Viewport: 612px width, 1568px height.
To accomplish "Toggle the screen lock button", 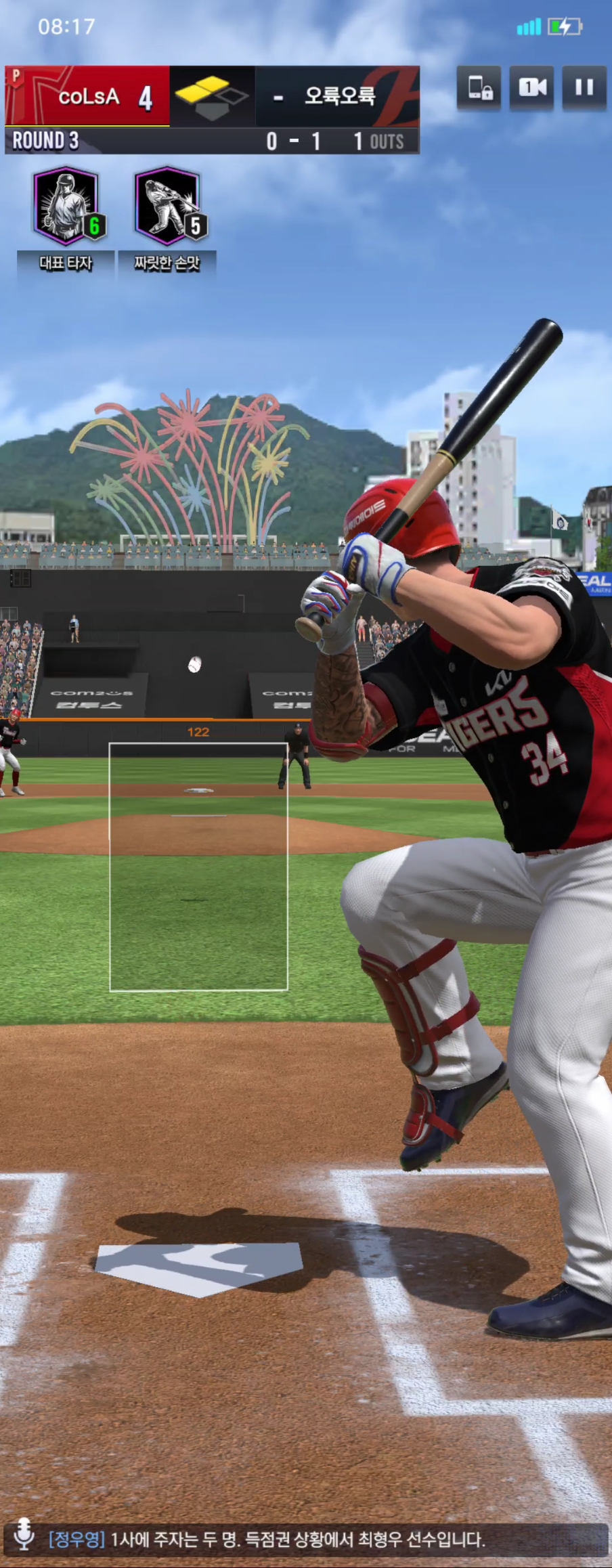I will point(479,88).
